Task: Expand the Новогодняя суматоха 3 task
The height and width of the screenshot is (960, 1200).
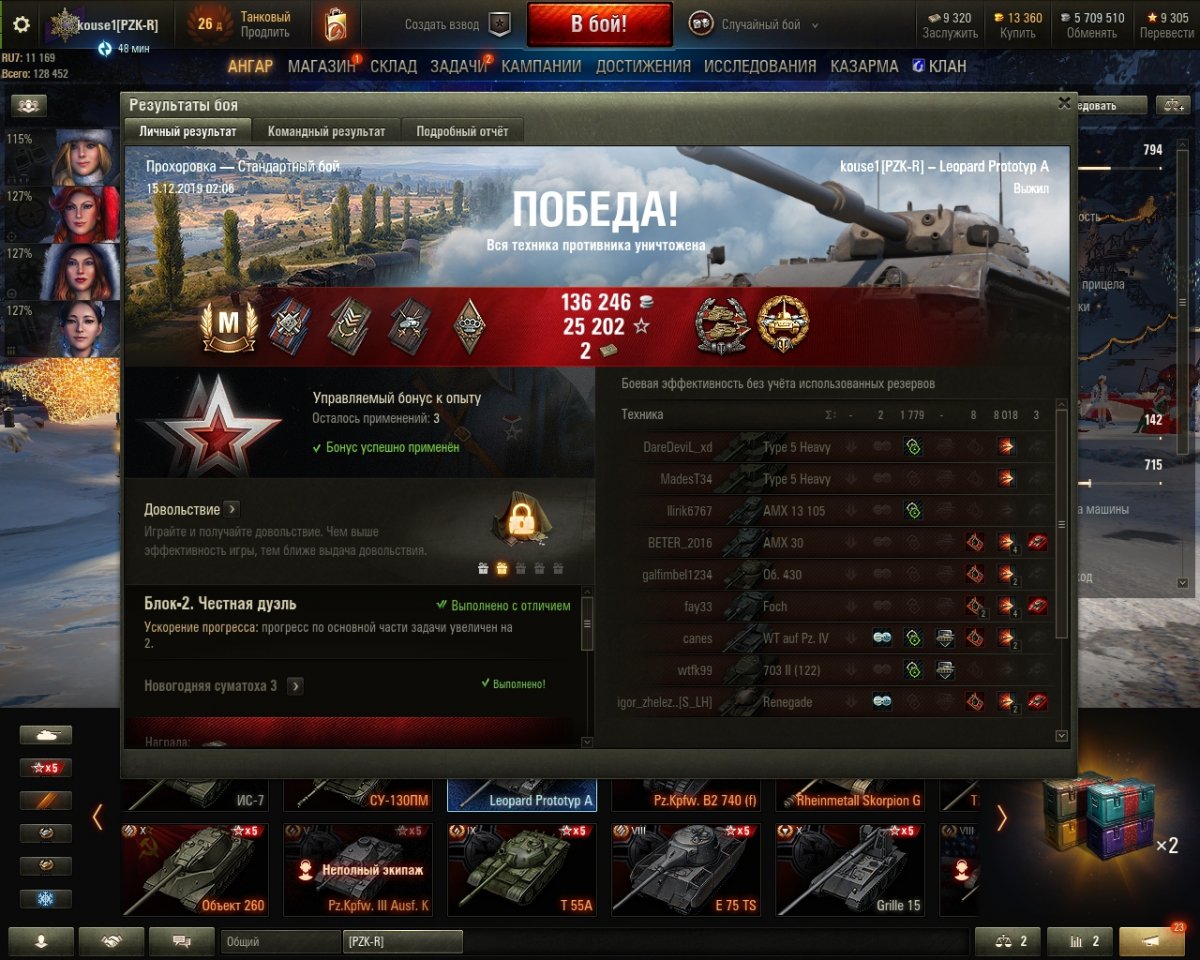Action: [295, 686]
